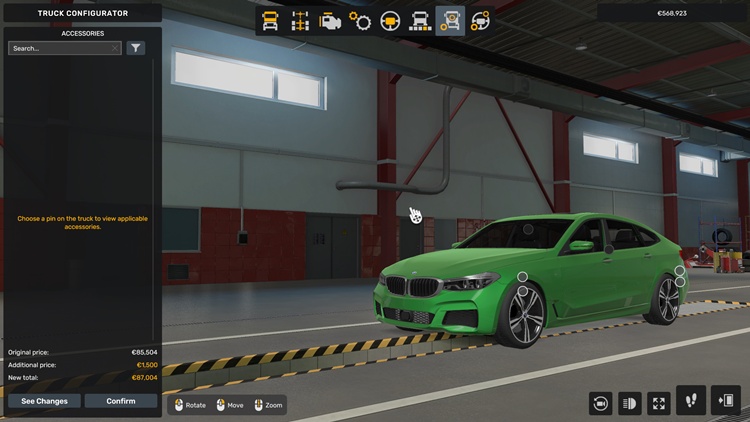
Task: Reset the camera view
Action: 601,402
